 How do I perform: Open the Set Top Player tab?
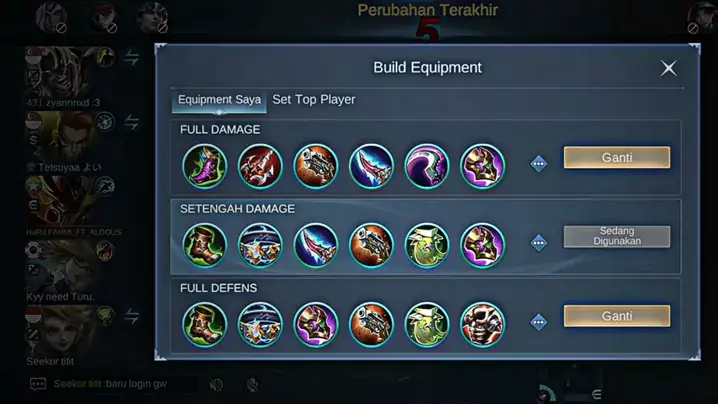click(314, 100)
